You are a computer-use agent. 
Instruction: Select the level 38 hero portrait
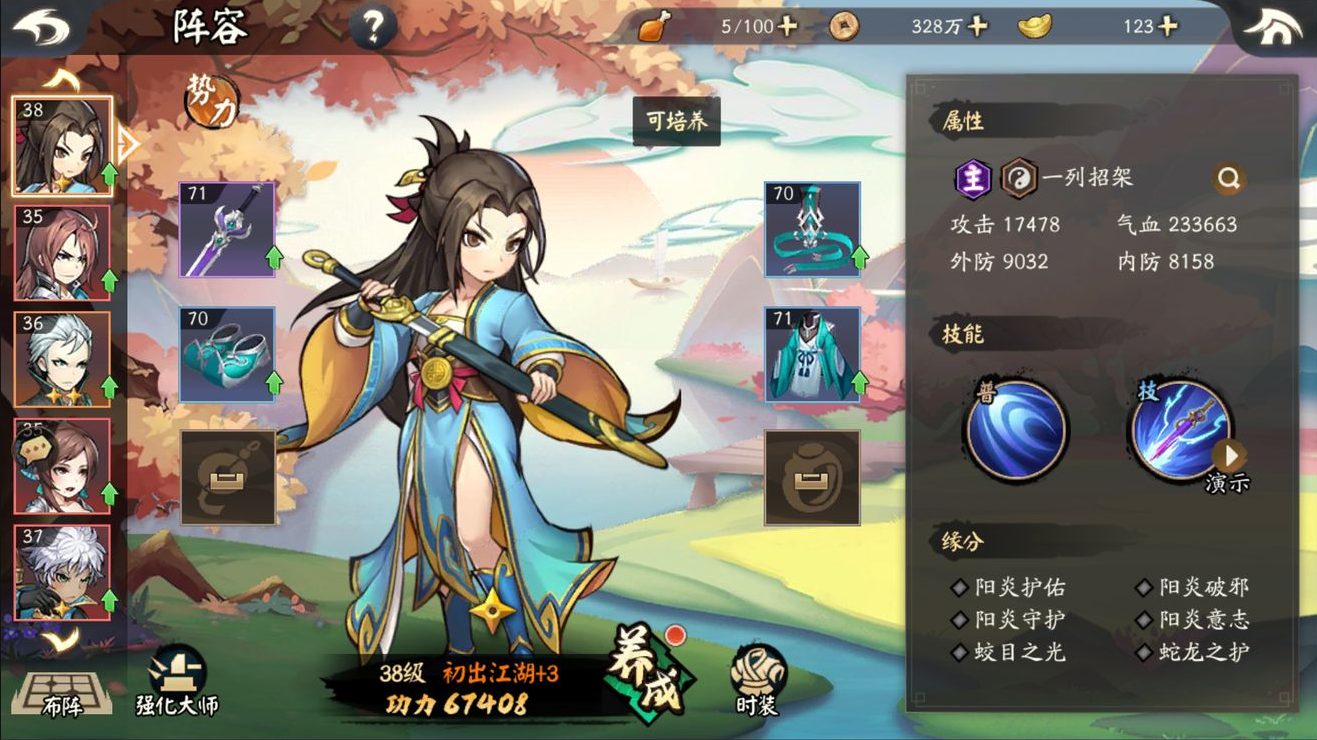62,146
